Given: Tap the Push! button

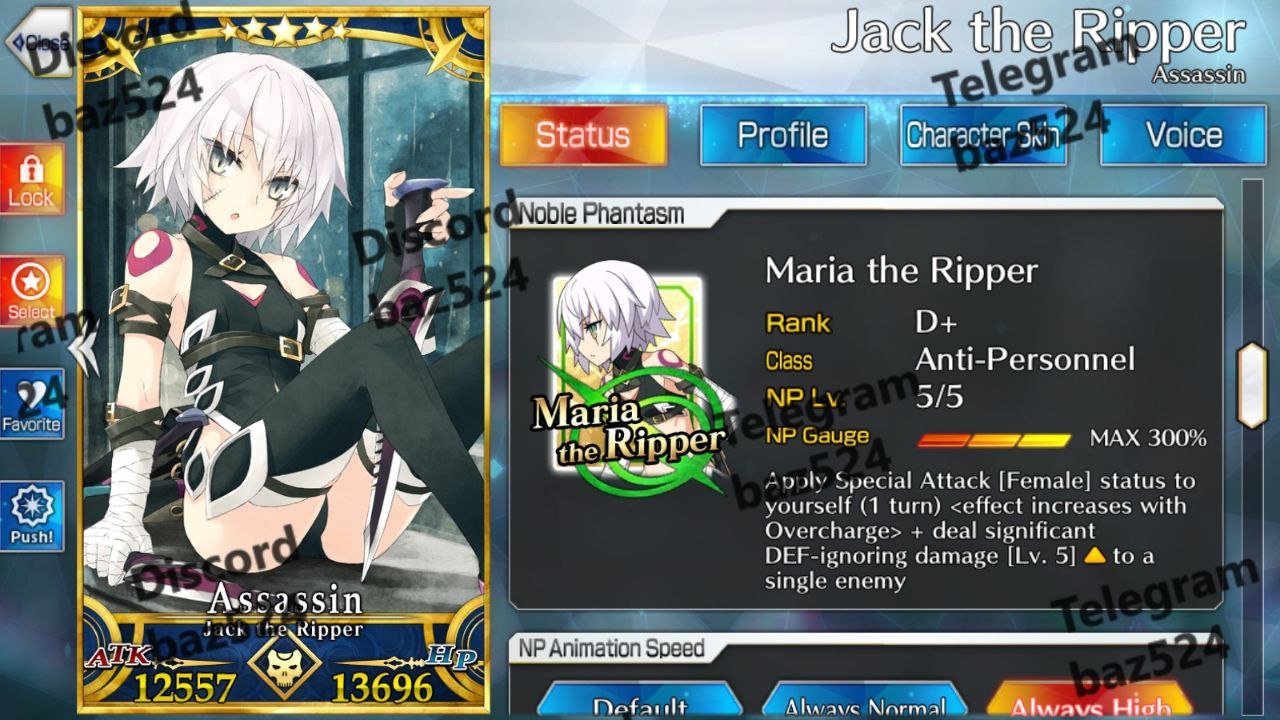Looking at the screenshot, I should click(x=32, y=516).
